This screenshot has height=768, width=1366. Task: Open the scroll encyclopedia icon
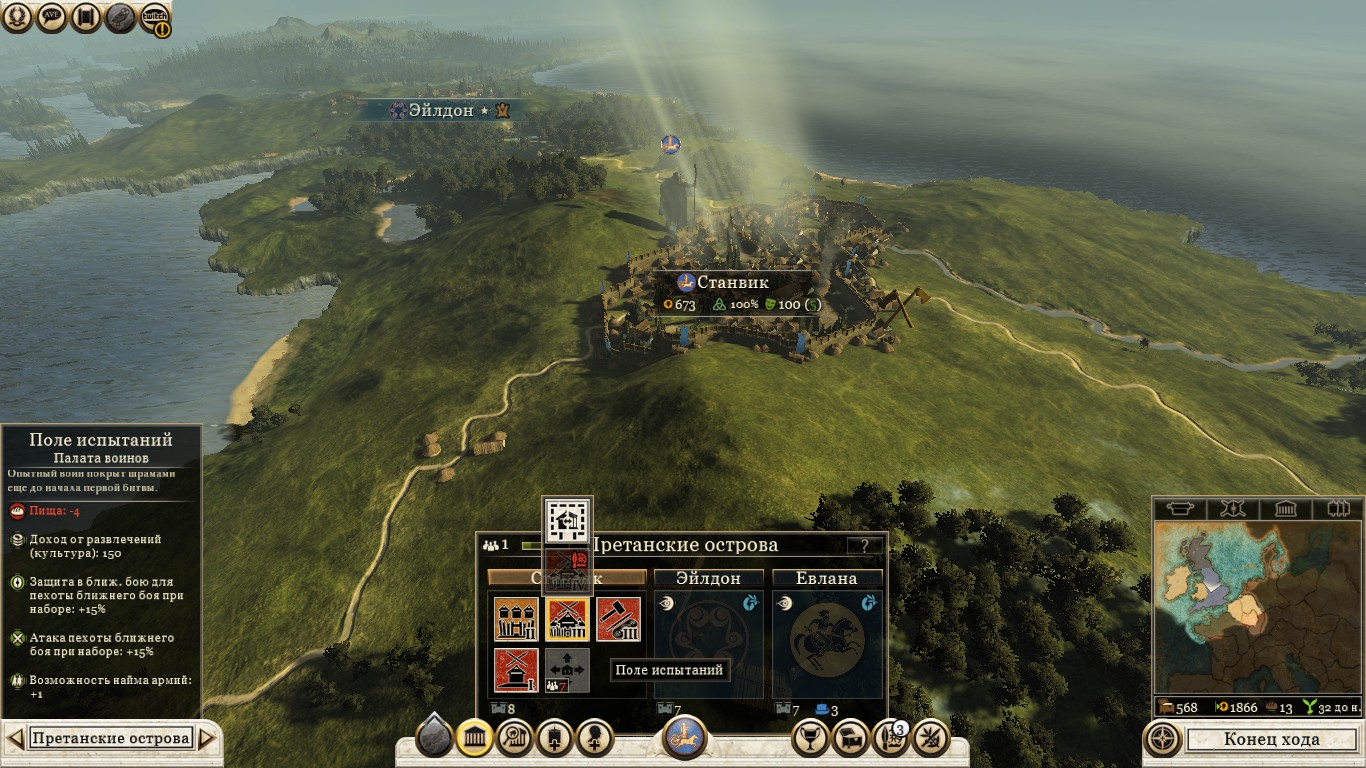pos(85,17)
